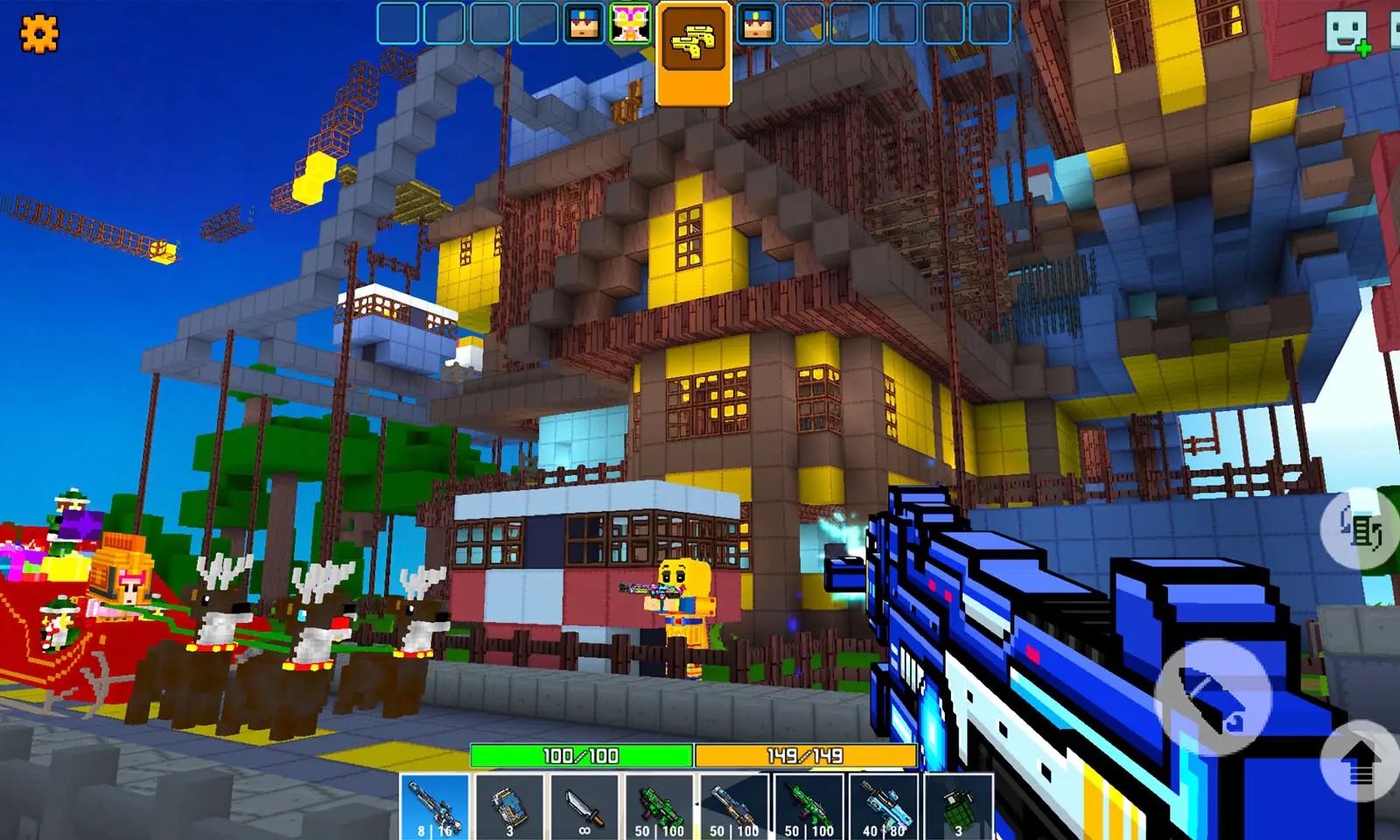Image resolution: width=1400 pixels, height=840 pixels.
Task: Equip the knife from the hotbar
Action: tap(584, 807)
